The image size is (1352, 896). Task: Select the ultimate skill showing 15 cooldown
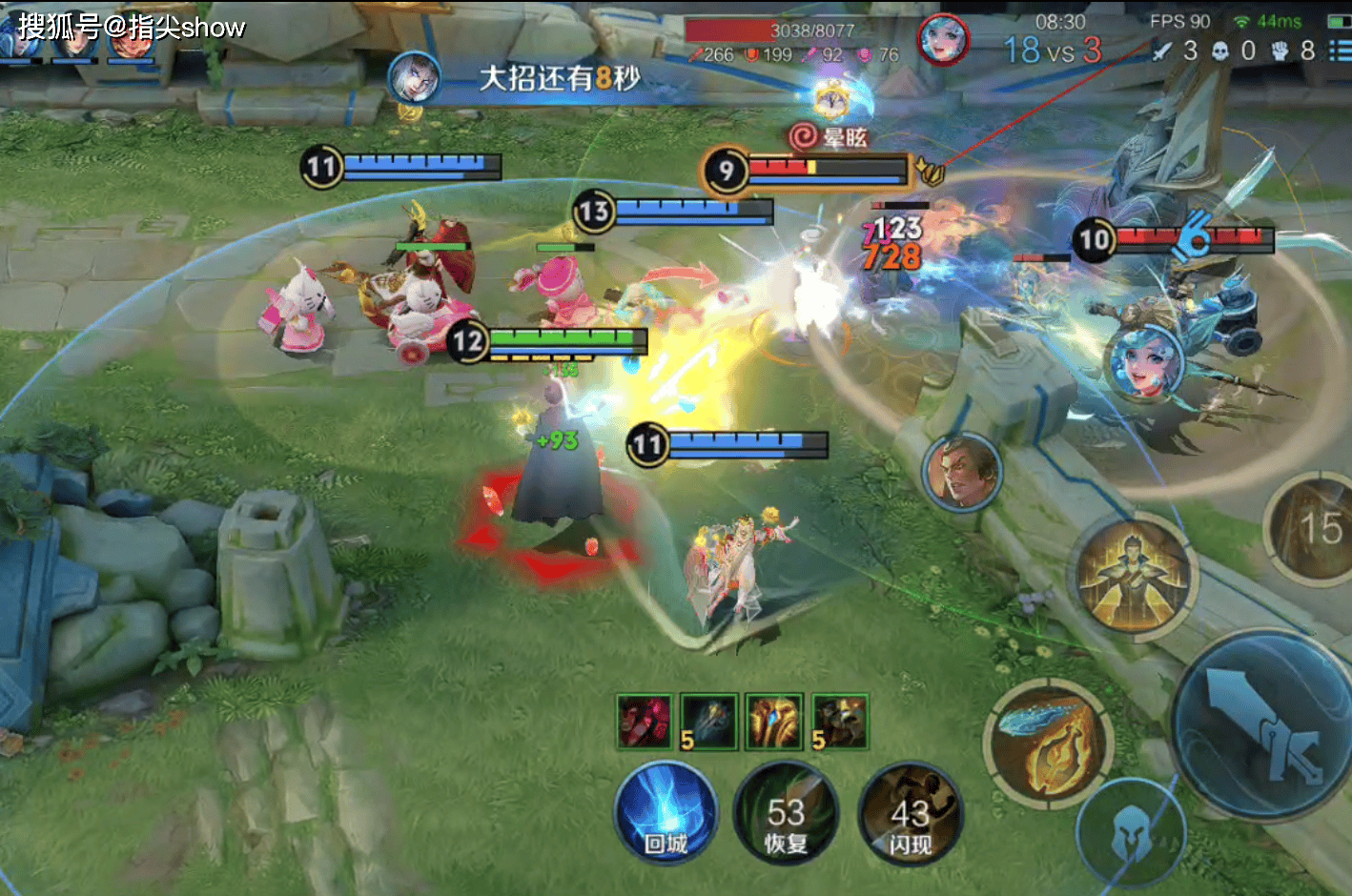pyautogui.click(x=1316, y=529)
